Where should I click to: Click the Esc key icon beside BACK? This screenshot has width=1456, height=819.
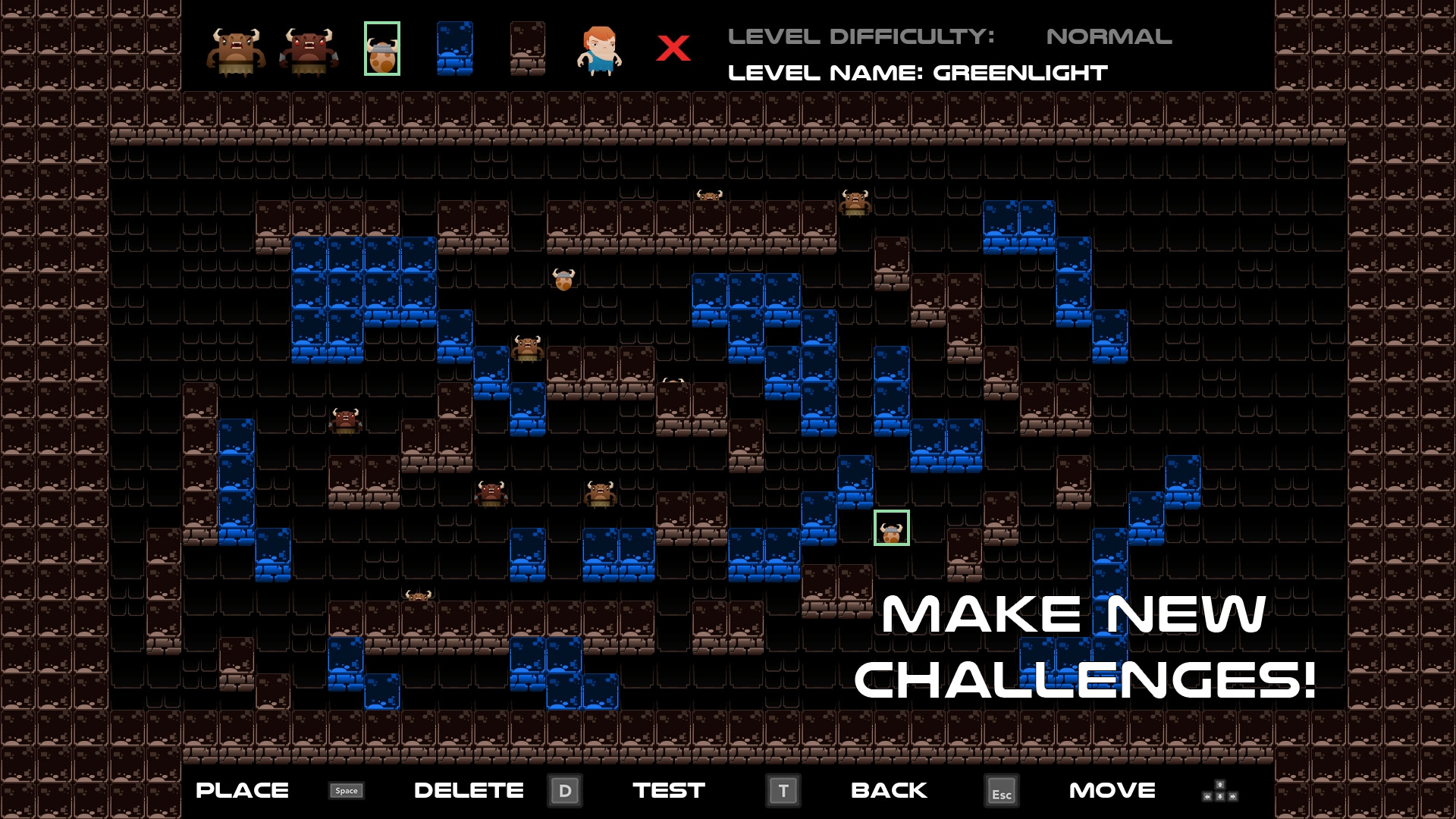pos(1003,791)
